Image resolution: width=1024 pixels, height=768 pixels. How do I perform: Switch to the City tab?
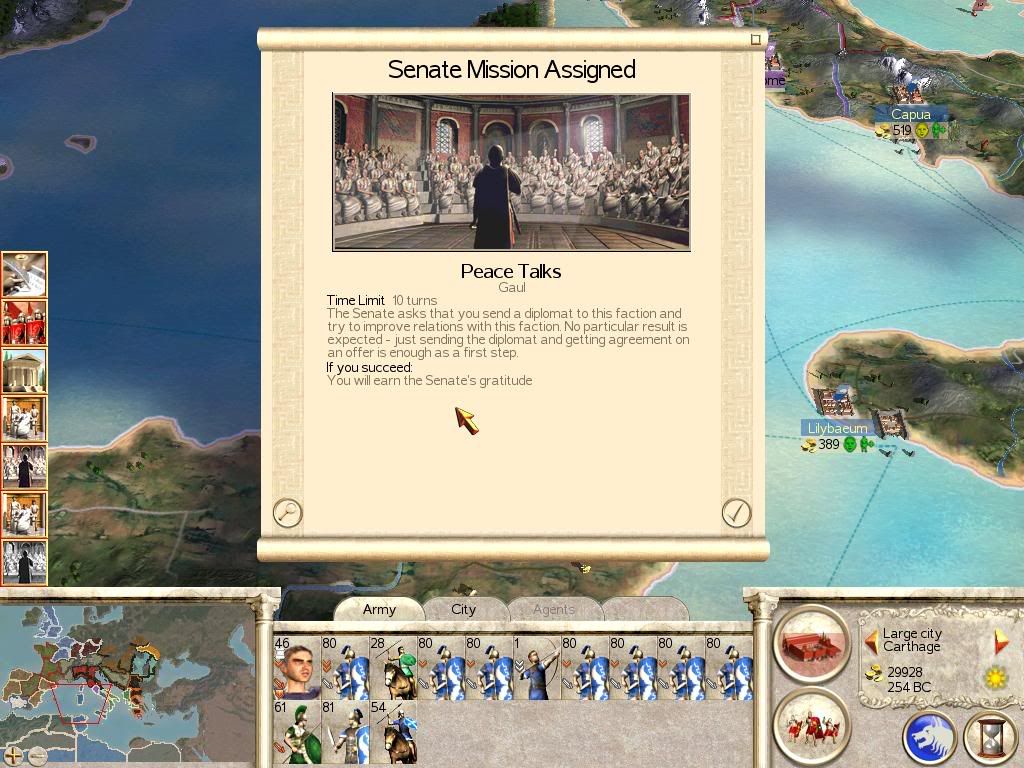[x=463, y=609]
